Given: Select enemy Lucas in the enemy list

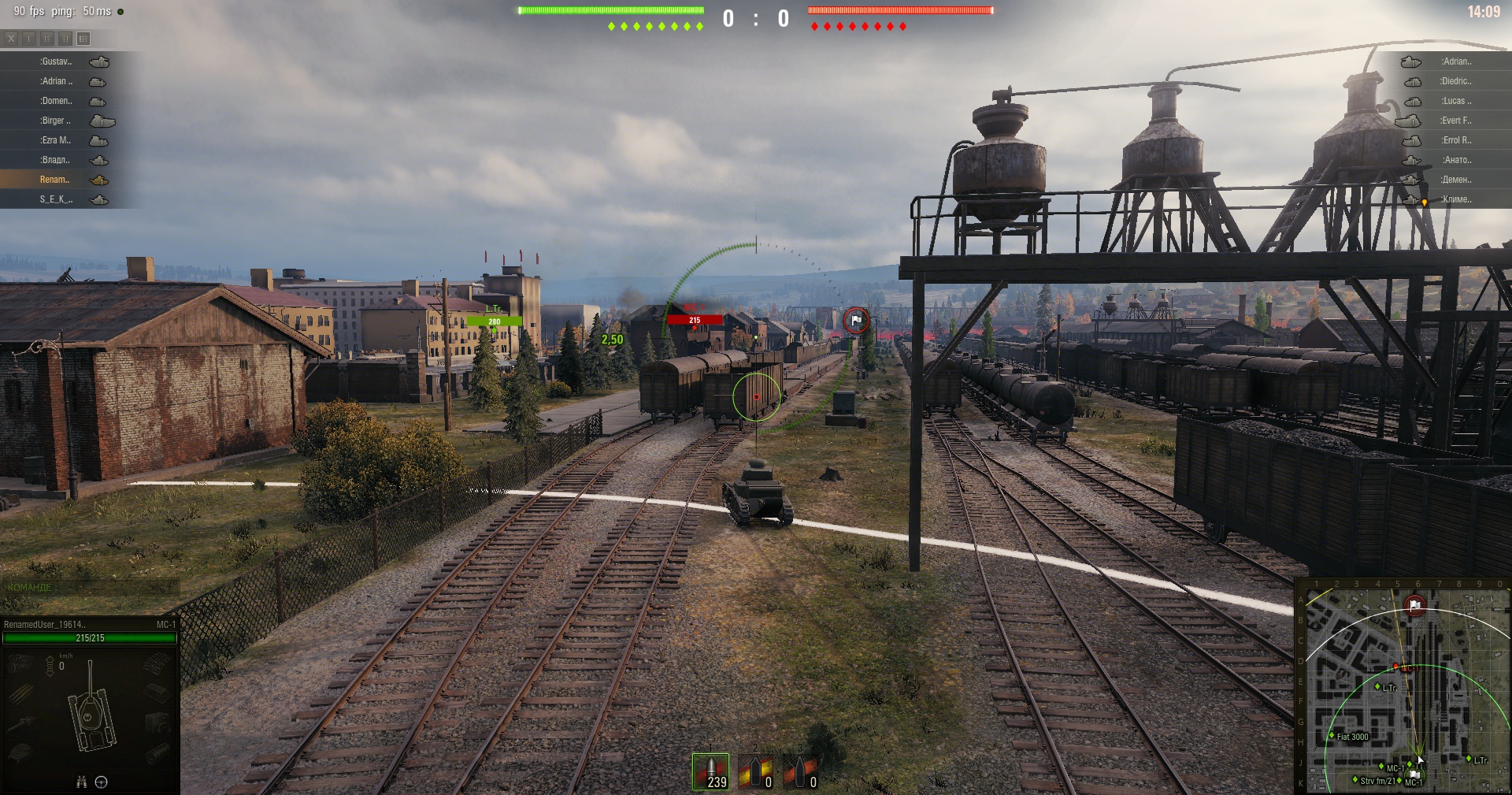Looking at the screenshot, I should [x=1455, y=101].
